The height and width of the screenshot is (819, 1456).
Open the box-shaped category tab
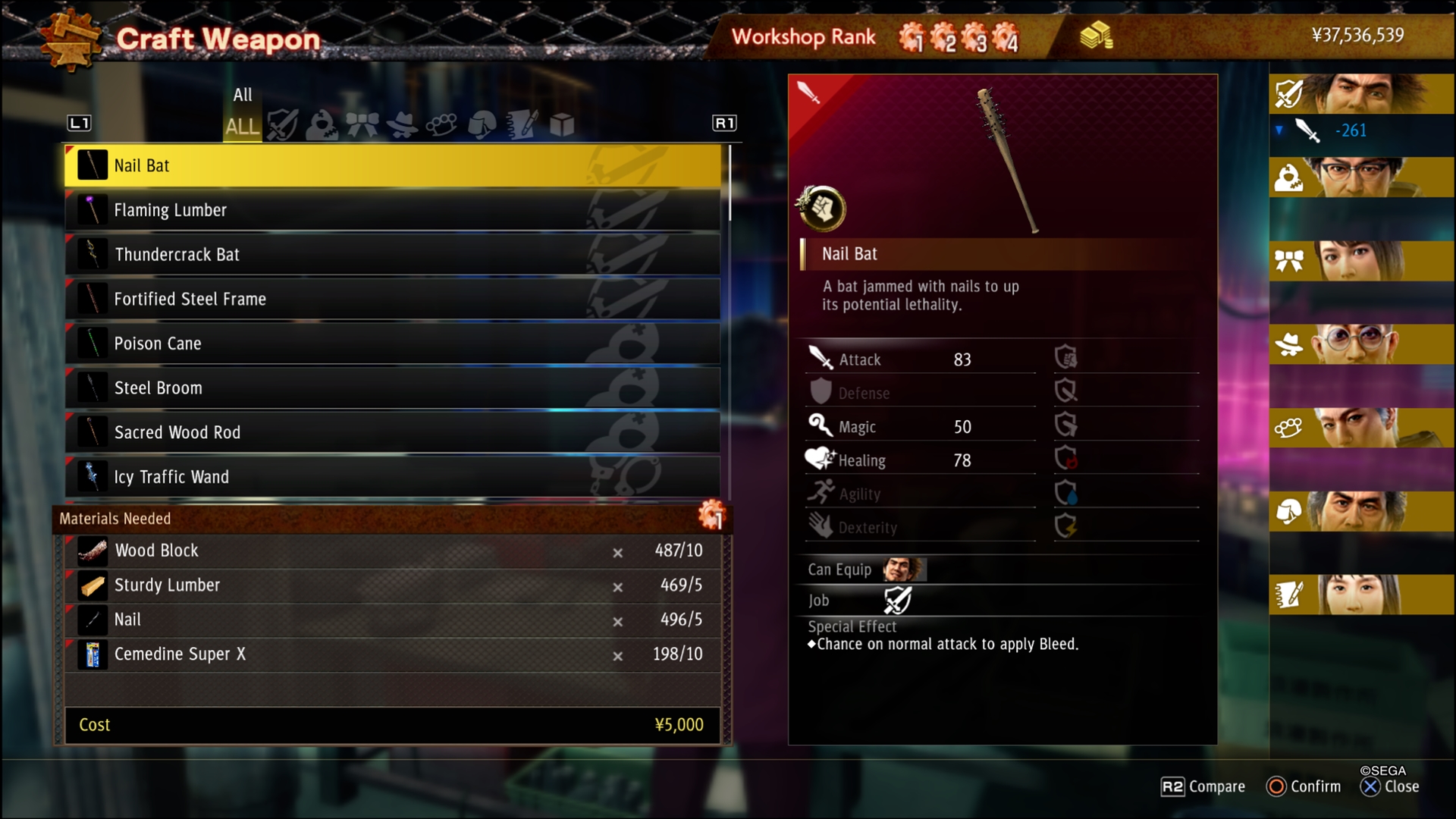562,125
